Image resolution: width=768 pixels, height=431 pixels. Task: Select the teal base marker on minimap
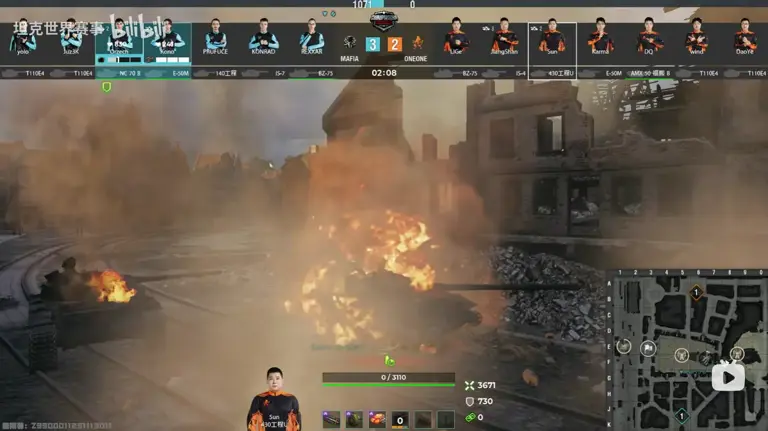[681, 415]
